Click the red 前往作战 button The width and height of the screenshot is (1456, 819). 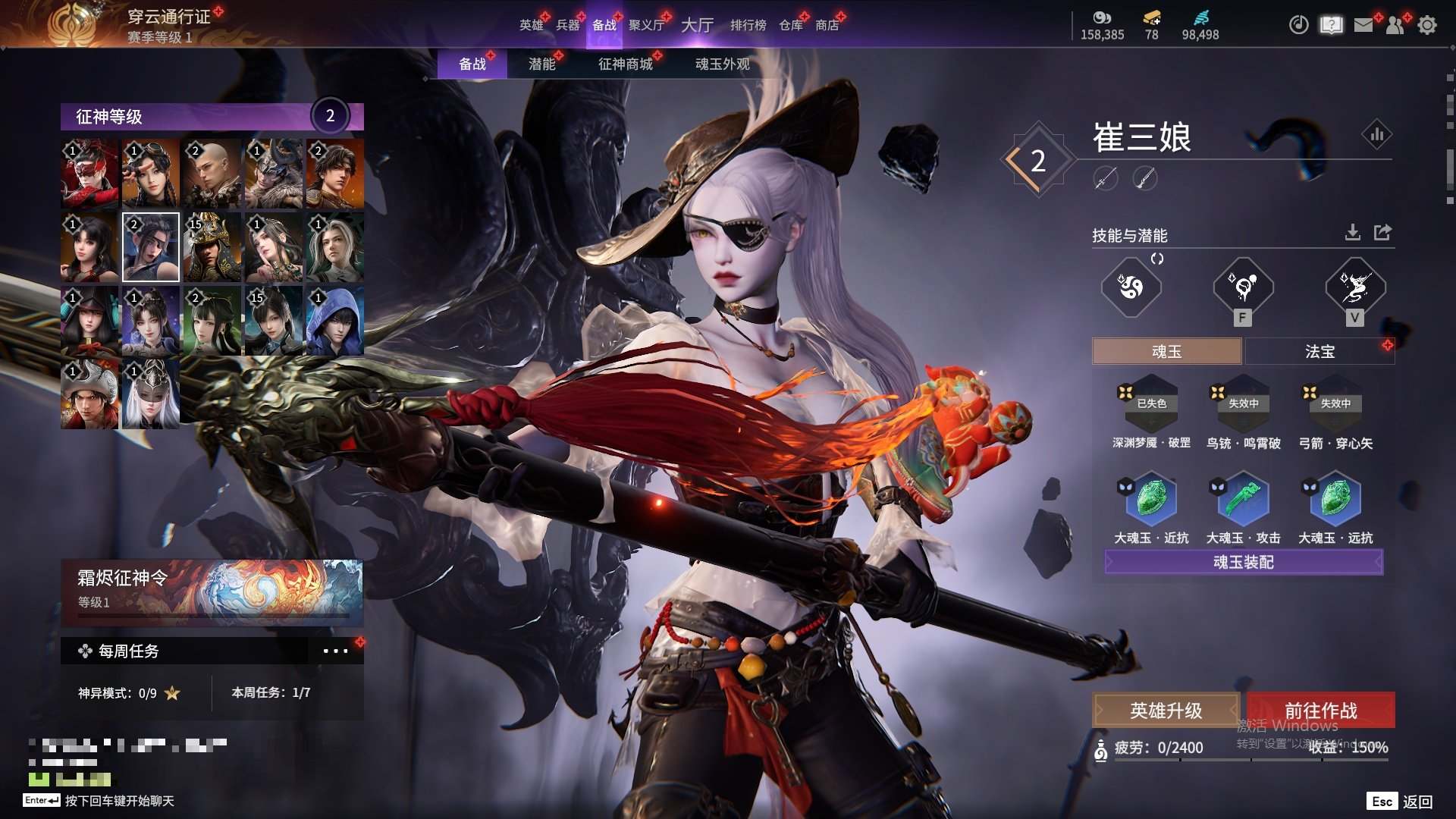1320,711
